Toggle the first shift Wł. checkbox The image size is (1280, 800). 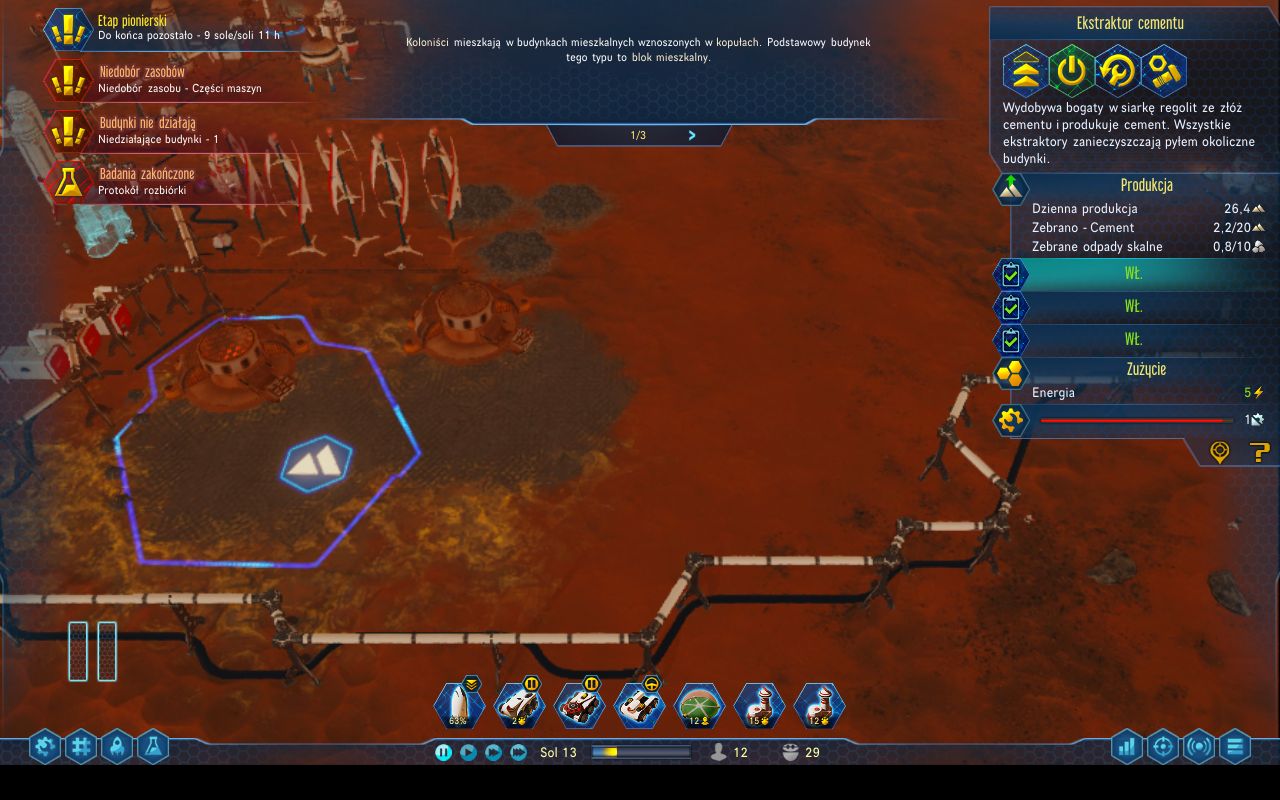coord(1010,273)
